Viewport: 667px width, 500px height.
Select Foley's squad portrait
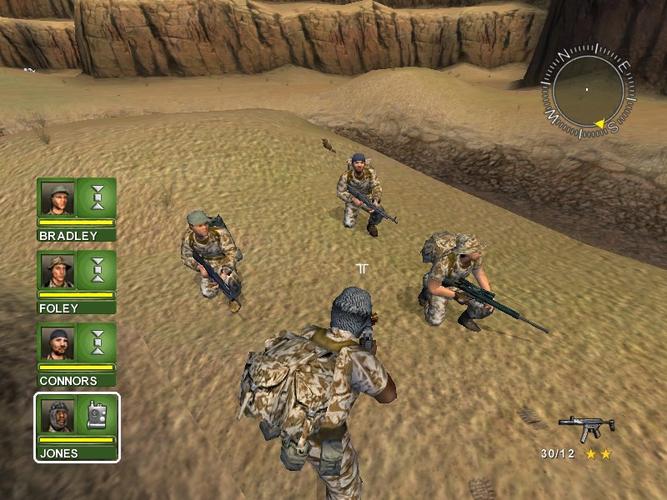tap(57, 269)
